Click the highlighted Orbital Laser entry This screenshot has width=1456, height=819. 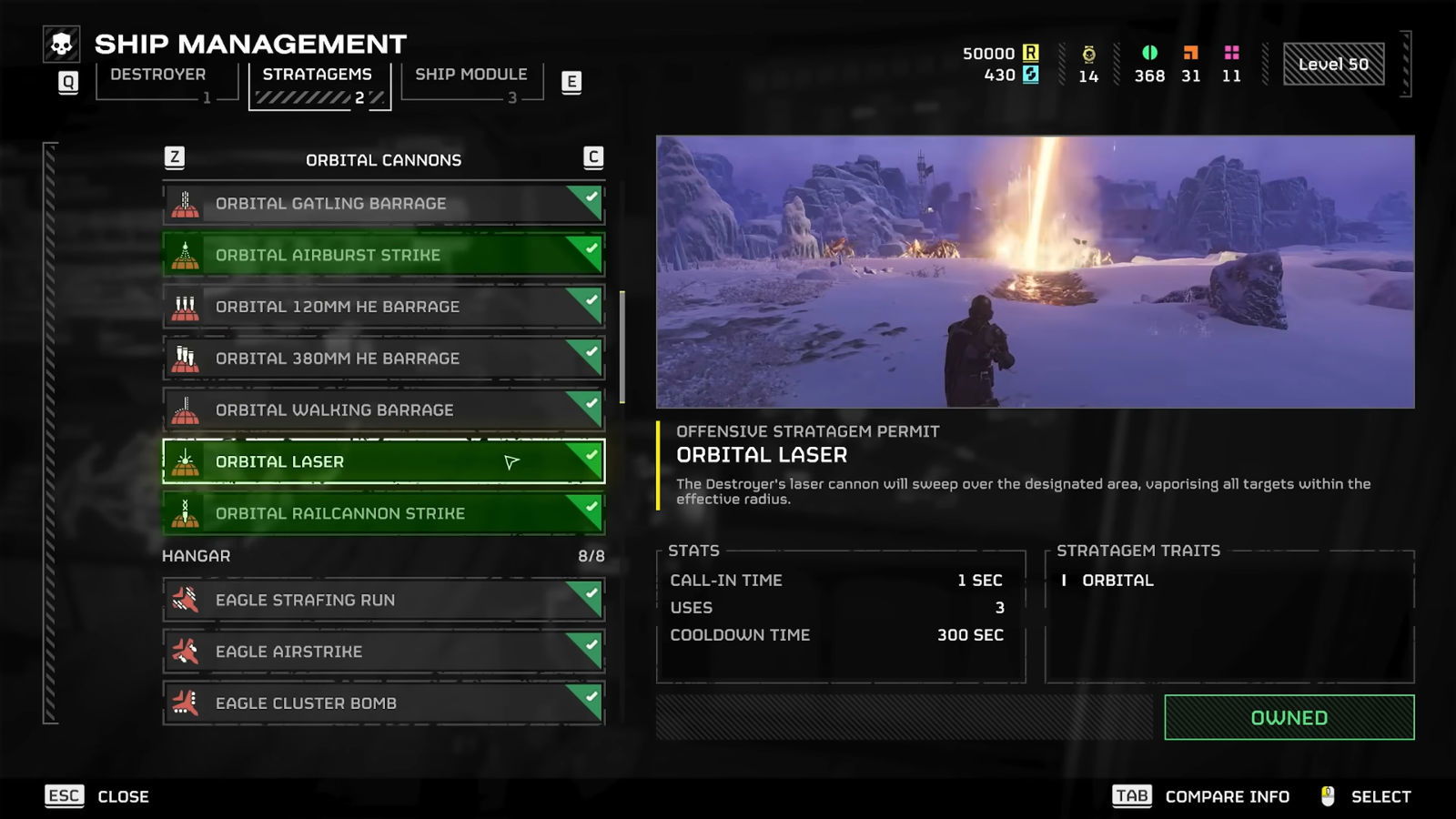click(x=382, y=462)
